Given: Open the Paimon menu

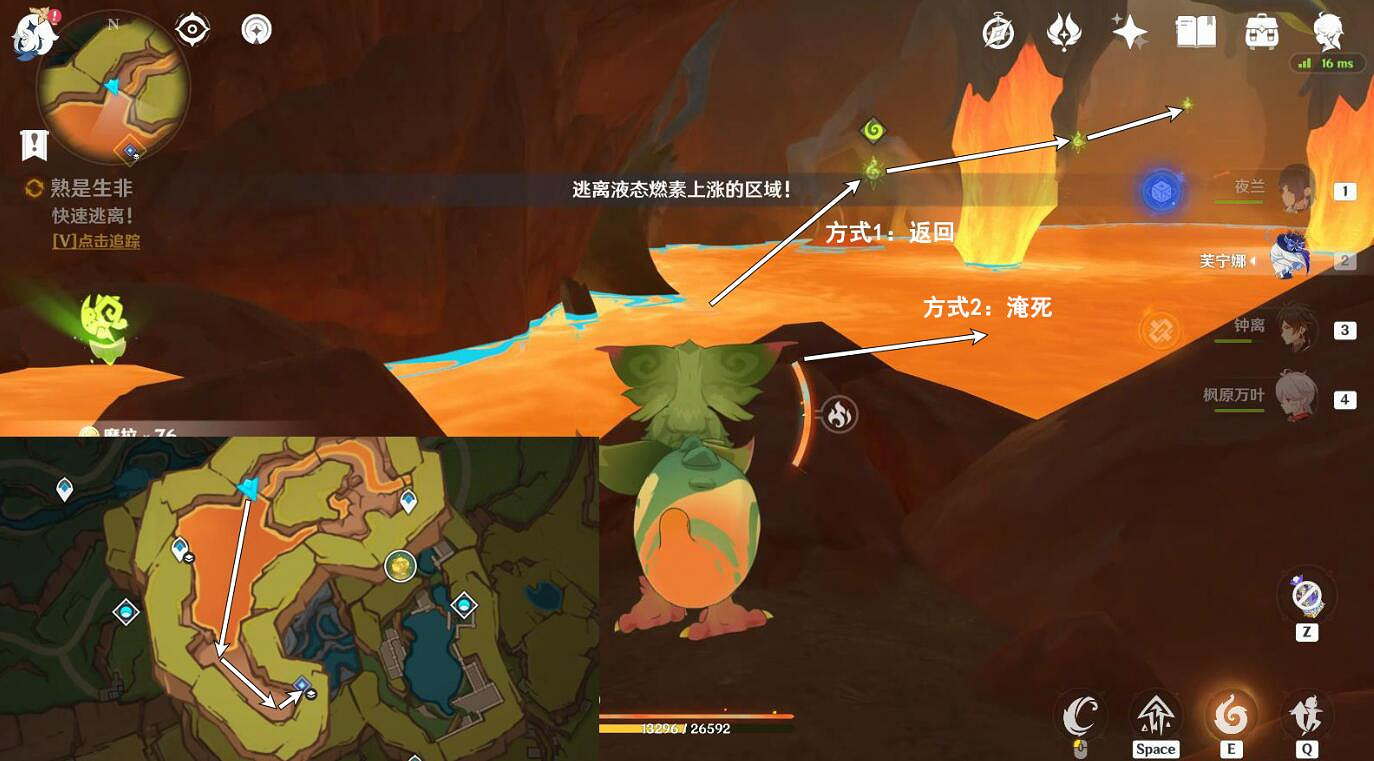Looking at the screenshot, I should pyautogui.click(x=32, y=28).
